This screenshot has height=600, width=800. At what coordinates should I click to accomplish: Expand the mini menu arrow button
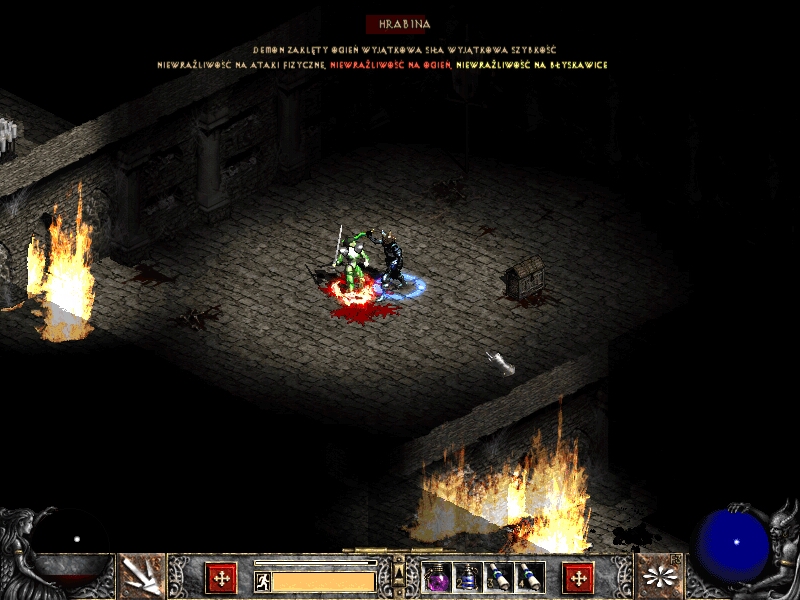click(399, 573)
